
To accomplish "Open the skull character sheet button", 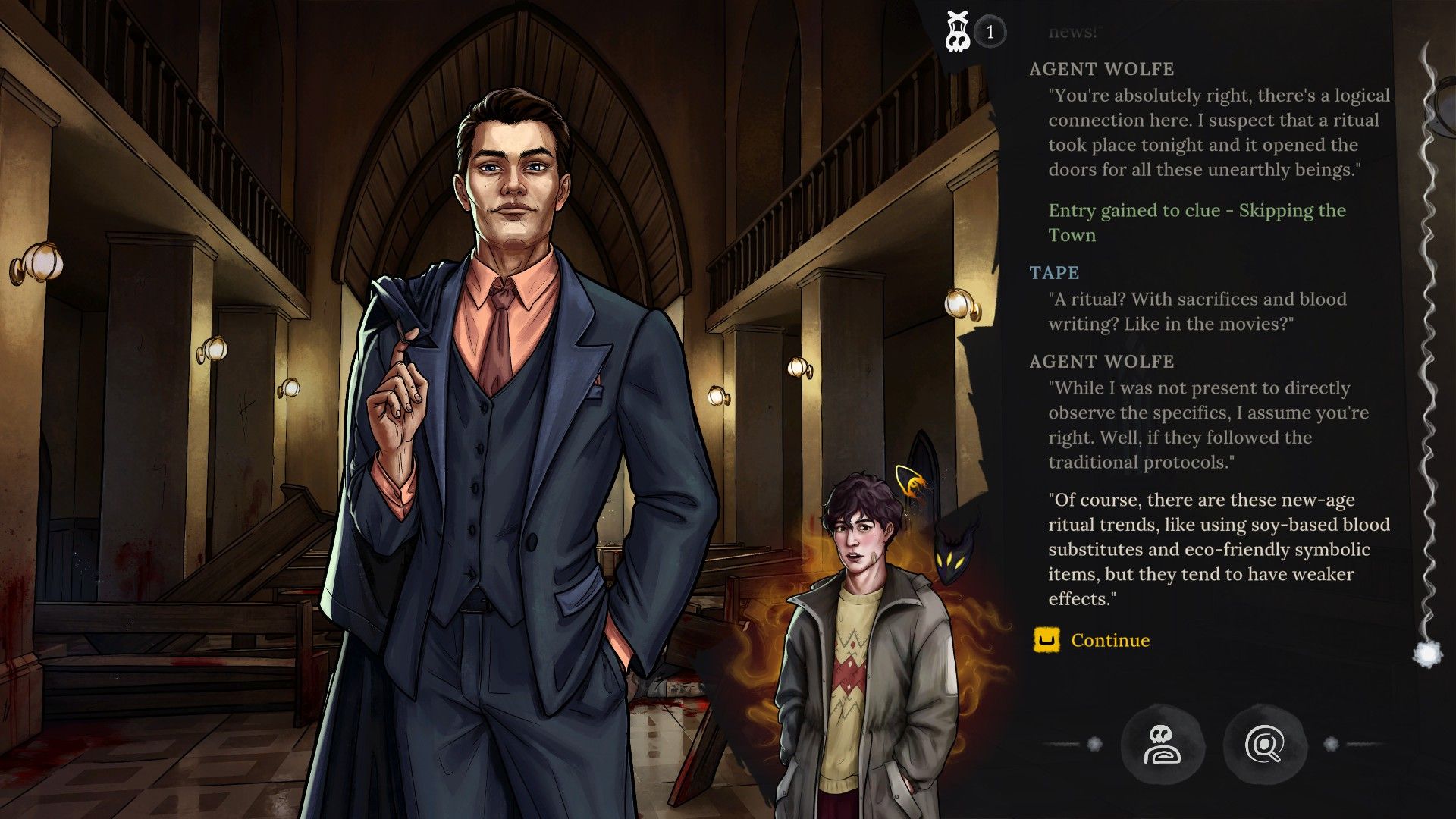I will (x=1162, y=745).
